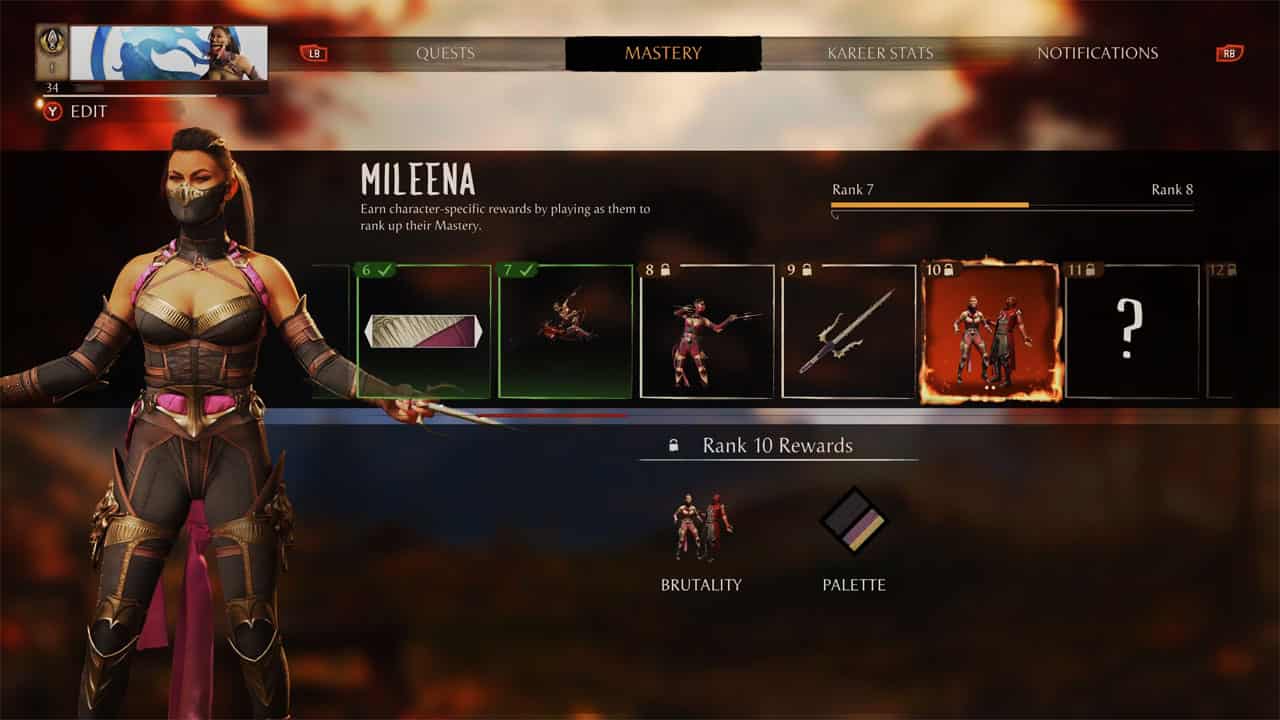Pick the rank 9 sai weapon reward
Viewport: 1280px width, 720px height.
(x=849, y=331)
